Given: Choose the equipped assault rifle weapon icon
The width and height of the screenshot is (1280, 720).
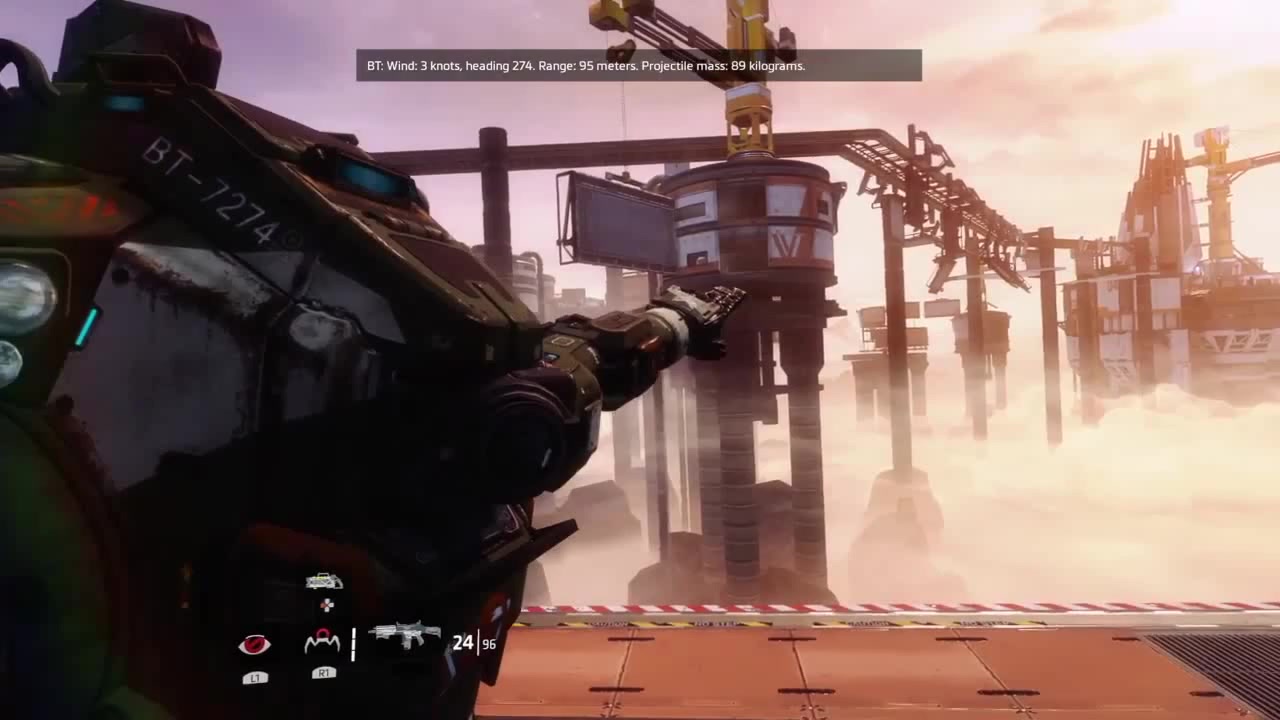Looking at the screenshot, I should click(405, 635).
